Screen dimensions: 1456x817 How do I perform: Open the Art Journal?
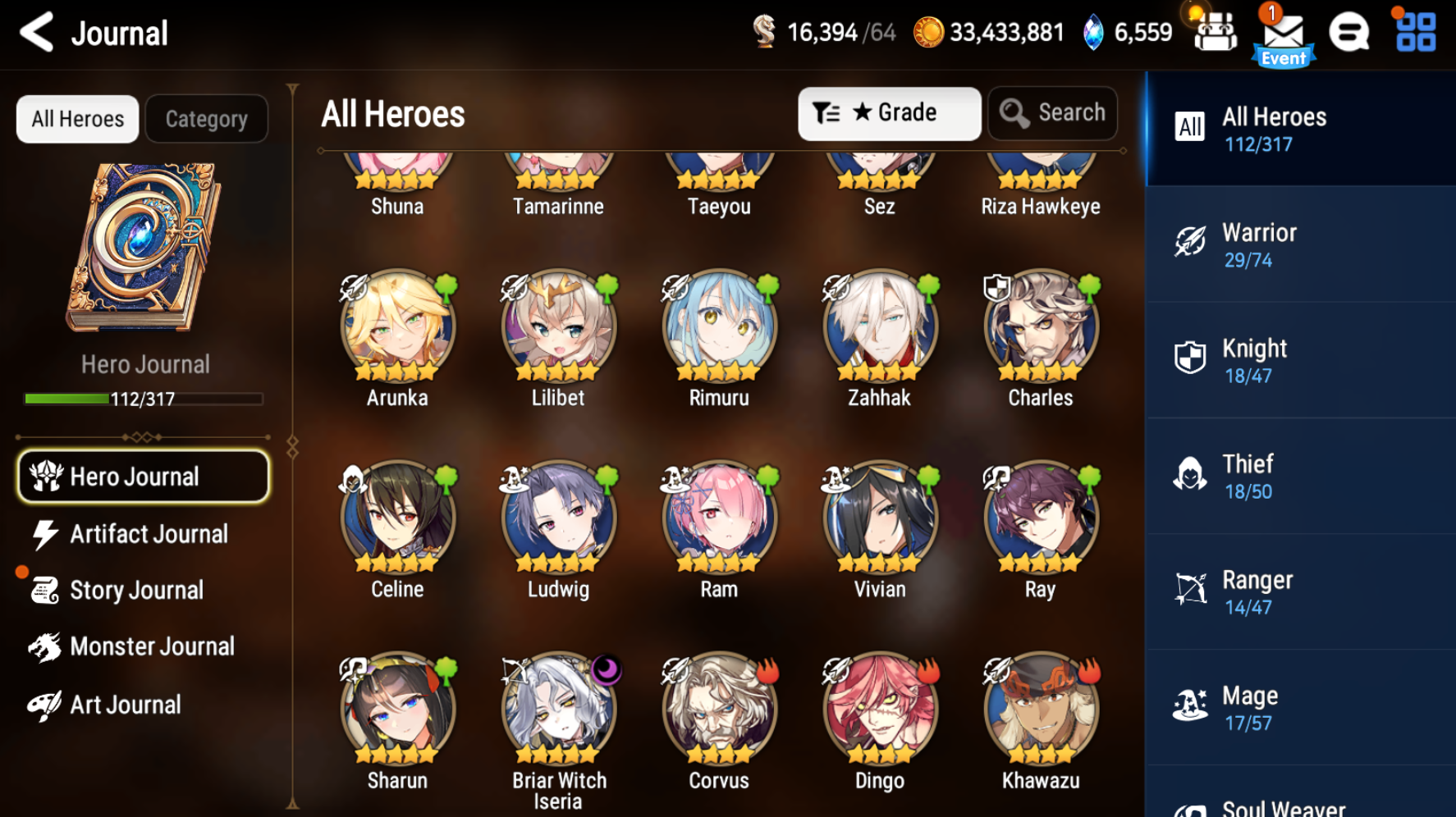(125, 704)
